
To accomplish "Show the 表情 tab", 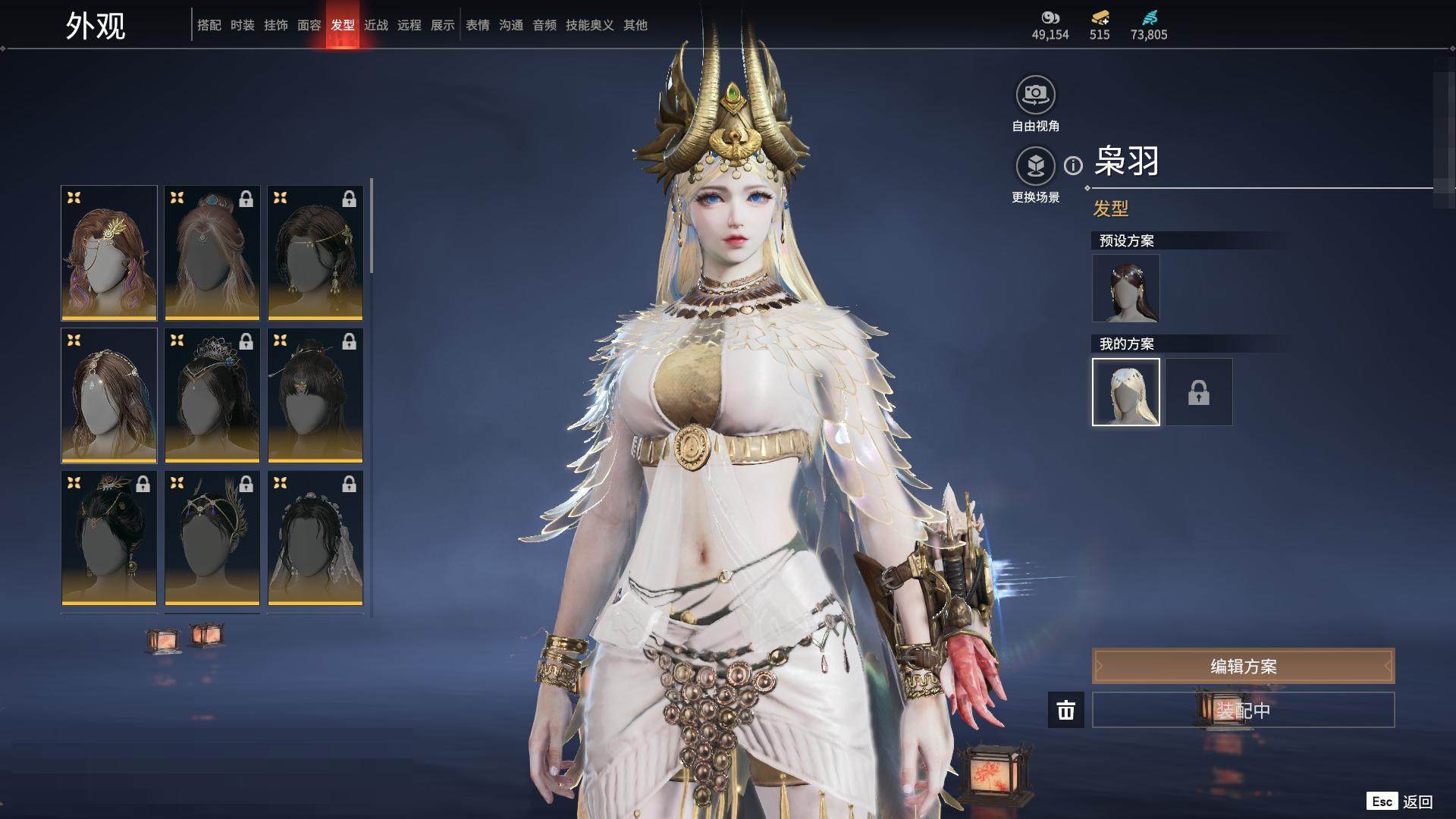I will [478, 25].
